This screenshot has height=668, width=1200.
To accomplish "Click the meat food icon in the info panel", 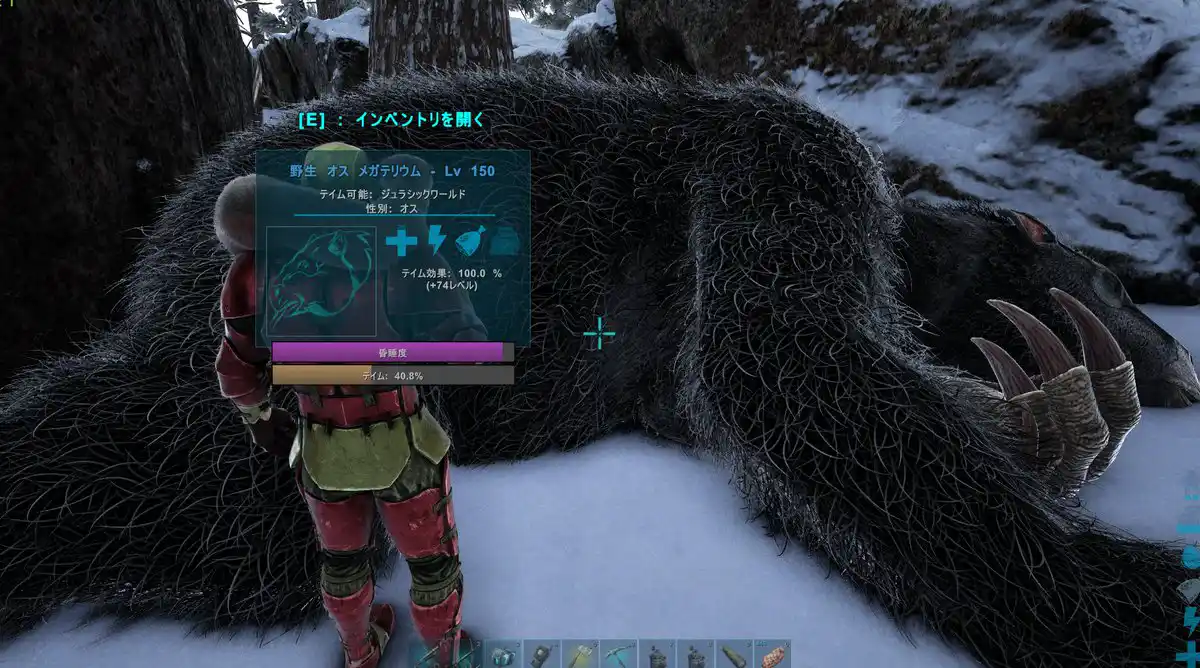I will pos(470,242).
